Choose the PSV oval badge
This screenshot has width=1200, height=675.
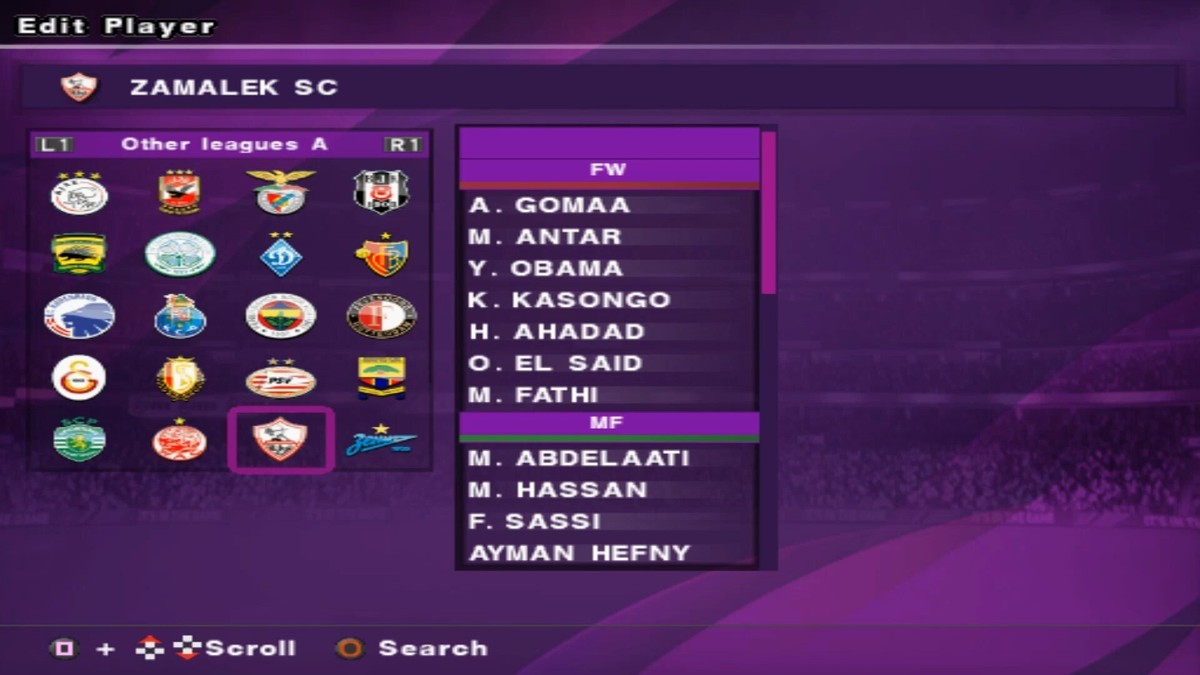pyautogui.click(x=281, y=379)
